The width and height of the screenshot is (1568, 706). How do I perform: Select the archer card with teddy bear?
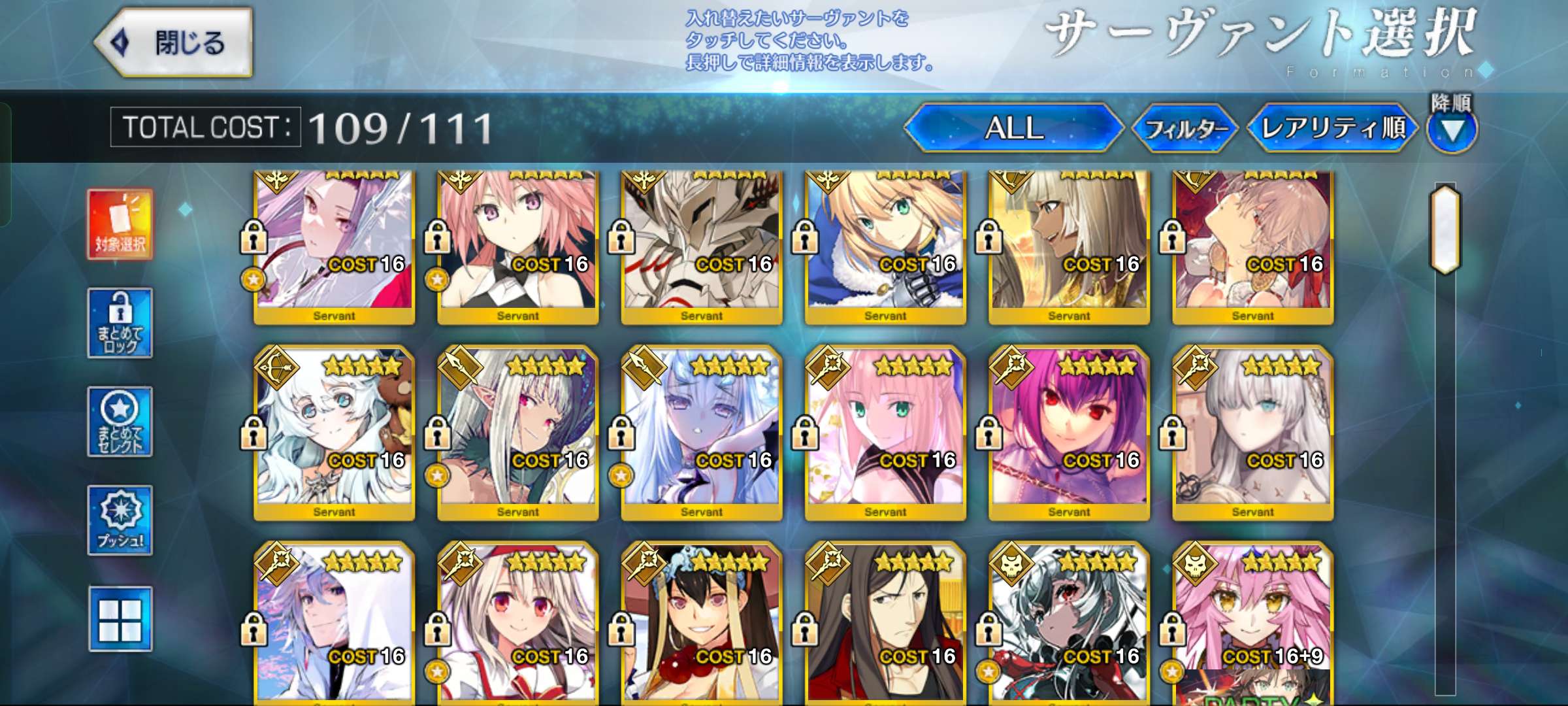[x=334, y=431]
